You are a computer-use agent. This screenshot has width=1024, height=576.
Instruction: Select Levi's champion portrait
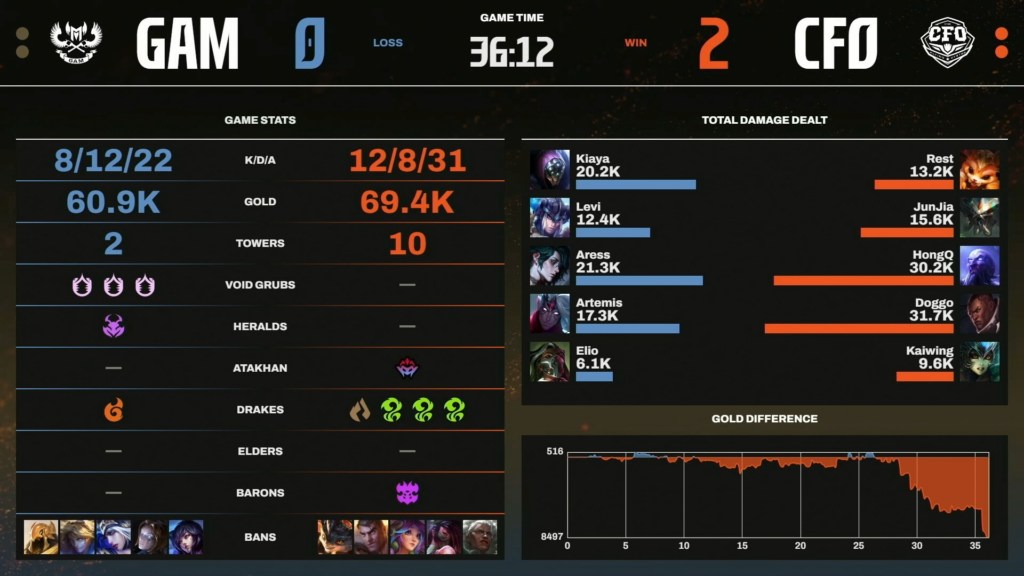coord(549,217)
